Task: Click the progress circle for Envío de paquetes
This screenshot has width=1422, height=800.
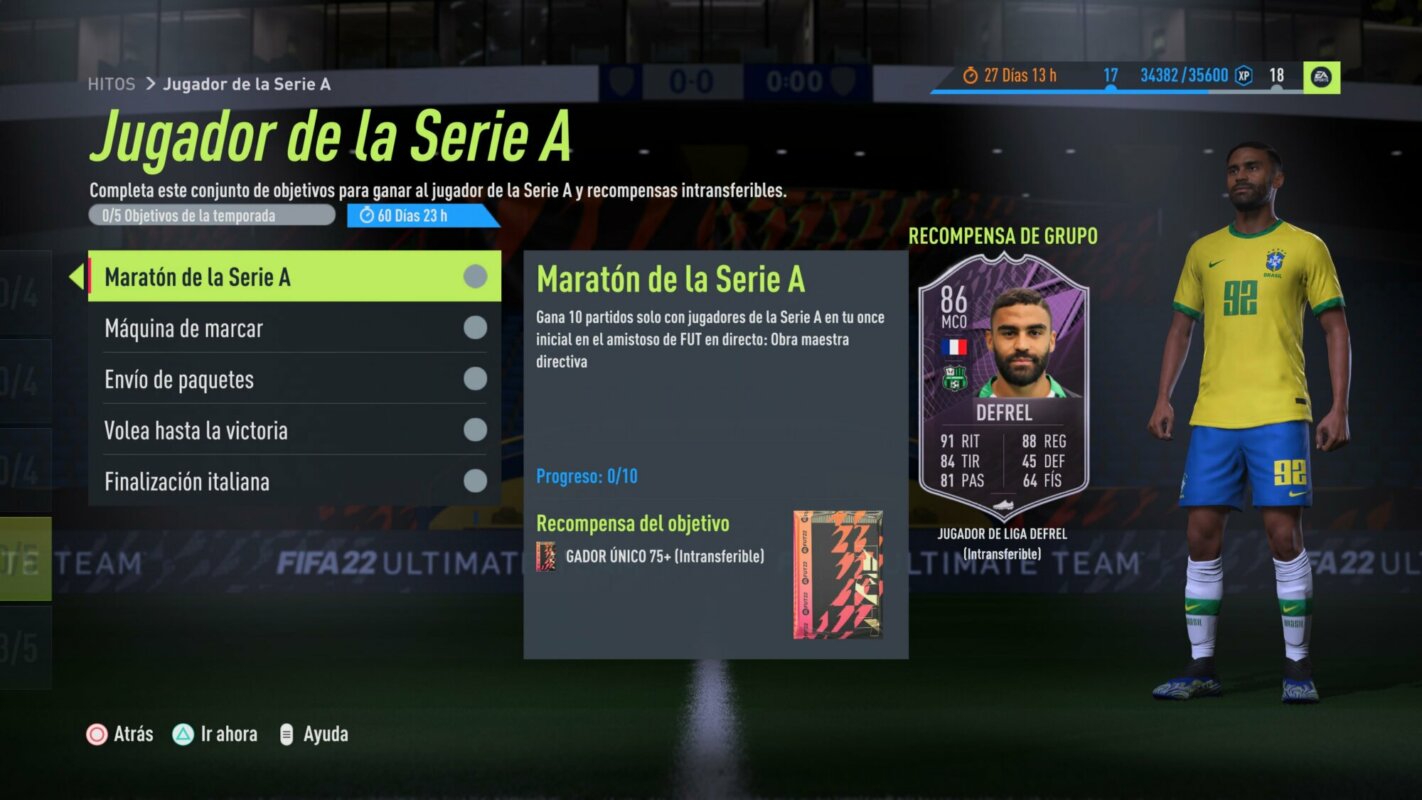Action: coord(473,379)
